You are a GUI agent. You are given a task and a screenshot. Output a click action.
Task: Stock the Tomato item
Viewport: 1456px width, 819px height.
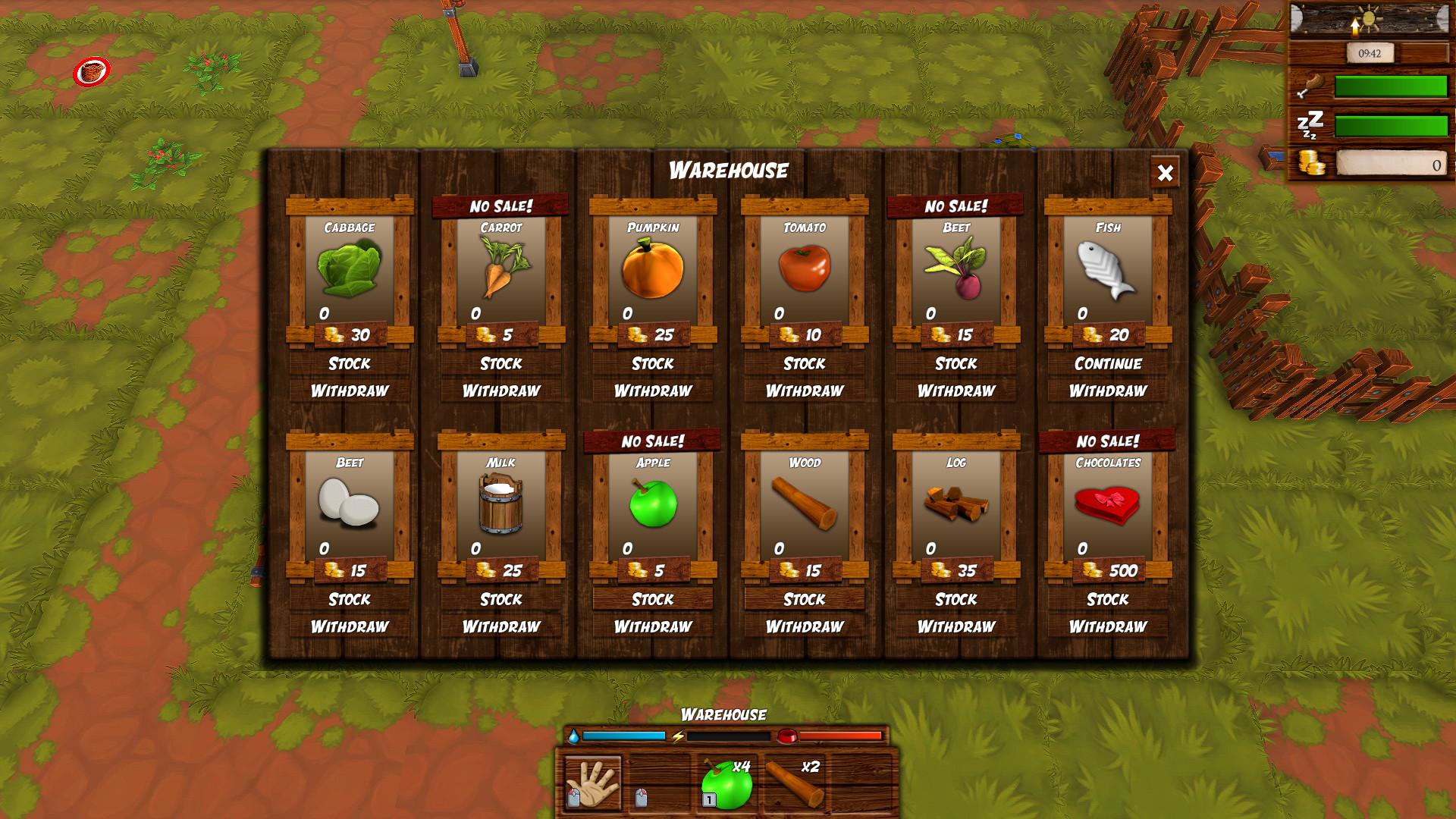803,364
